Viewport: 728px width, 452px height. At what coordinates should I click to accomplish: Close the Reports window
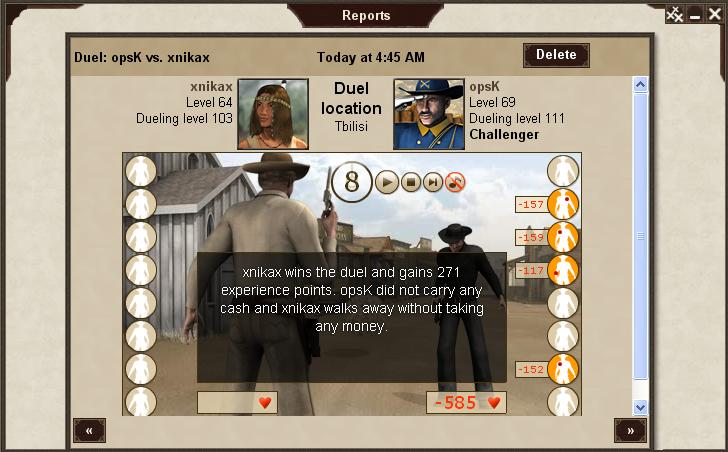[x=714, y=14]
